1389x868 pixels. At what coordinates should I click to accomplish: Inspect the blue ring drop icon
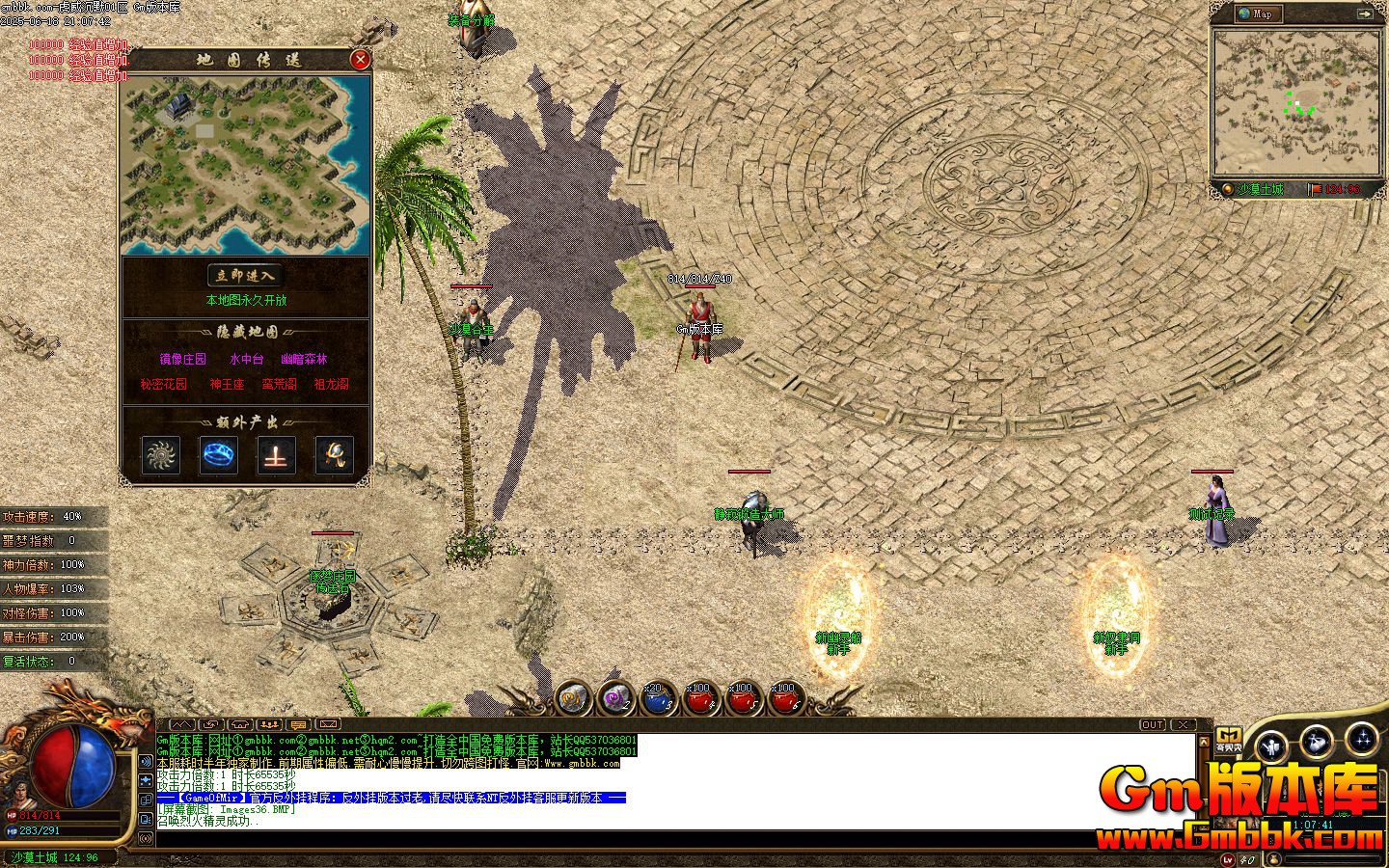tap(219, 455)
